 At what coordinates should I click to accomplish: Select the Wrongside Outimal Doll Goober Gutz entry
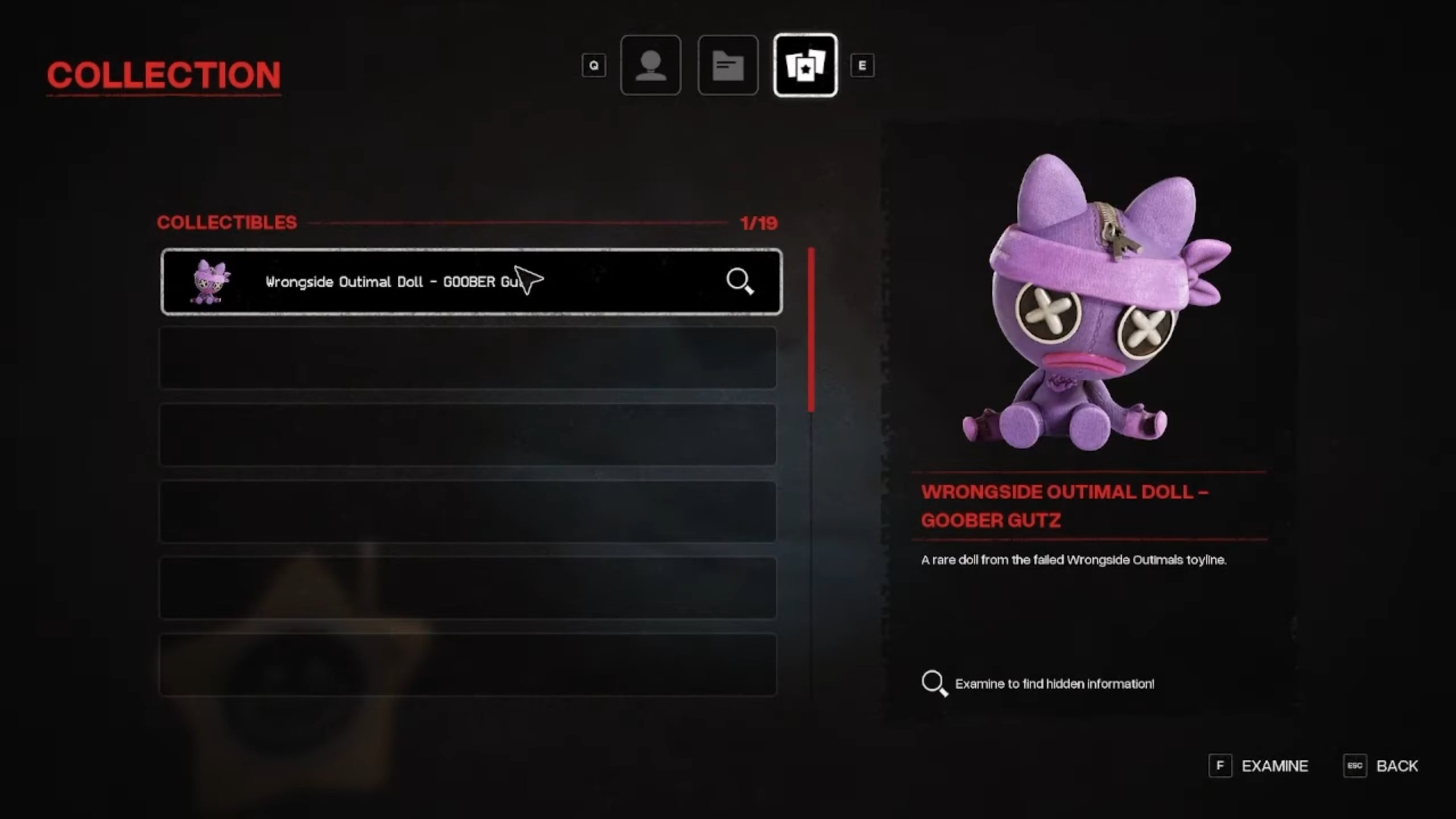pos(393,282)
